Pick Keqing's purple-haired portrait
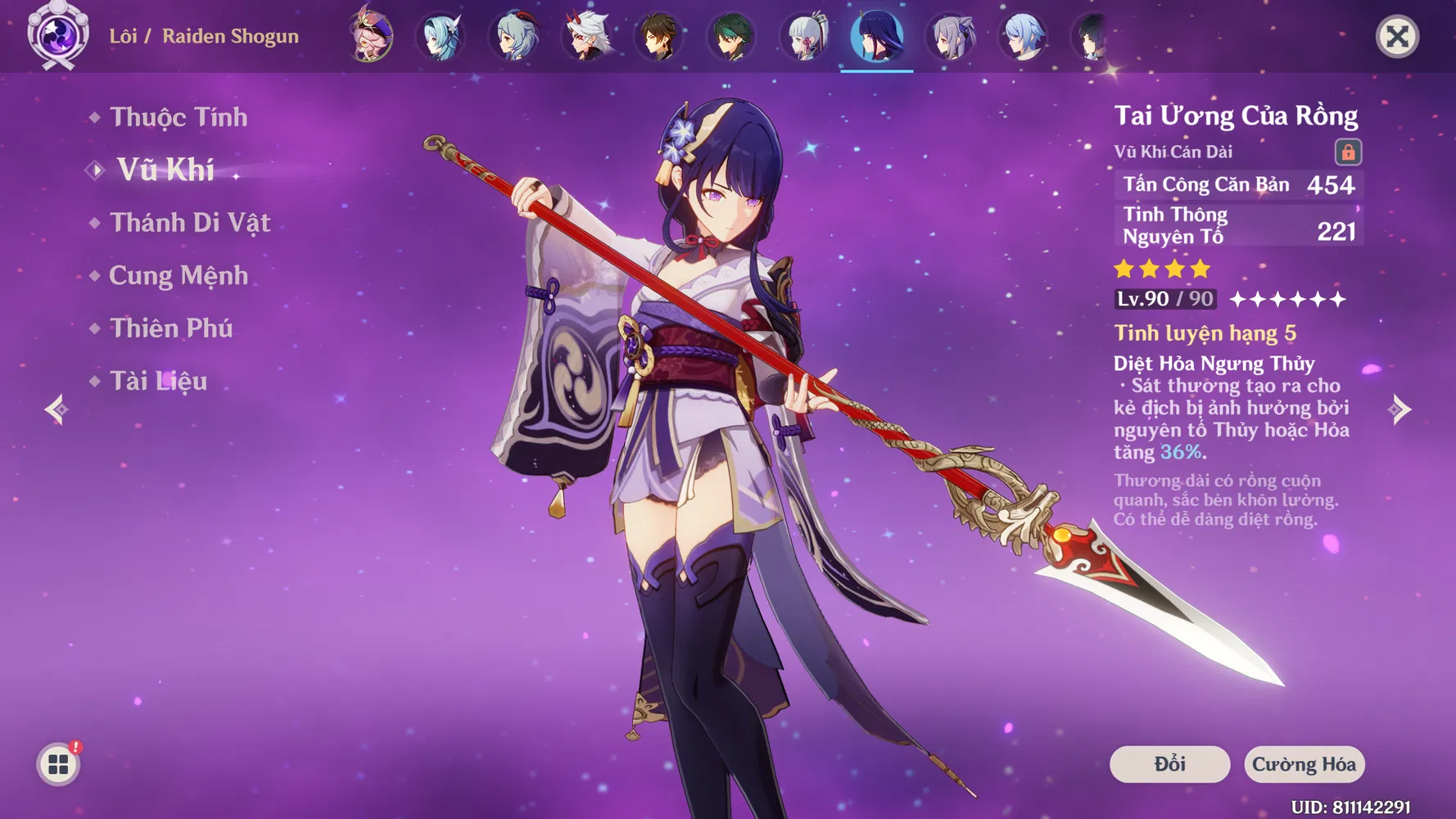Screen dimensions: 1456x819 pyautogui.click(x=950, y=37)
